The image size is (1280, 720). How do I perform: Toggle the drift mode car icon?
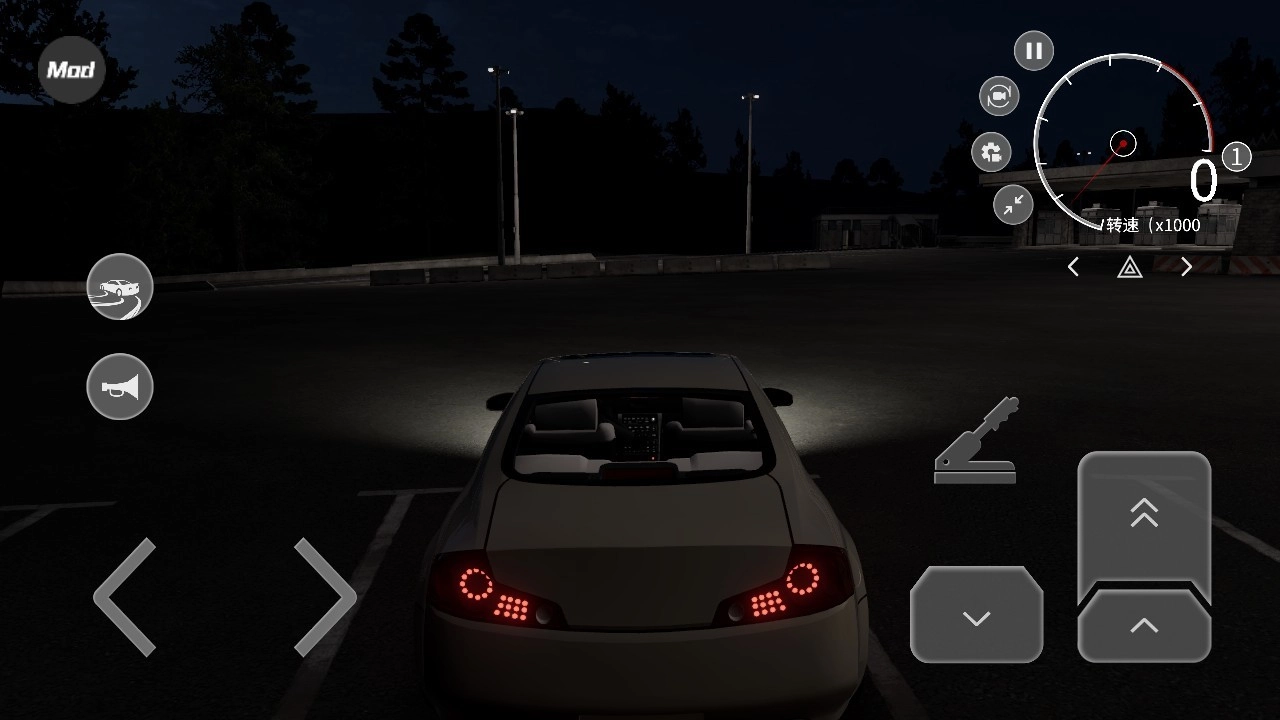120,287
